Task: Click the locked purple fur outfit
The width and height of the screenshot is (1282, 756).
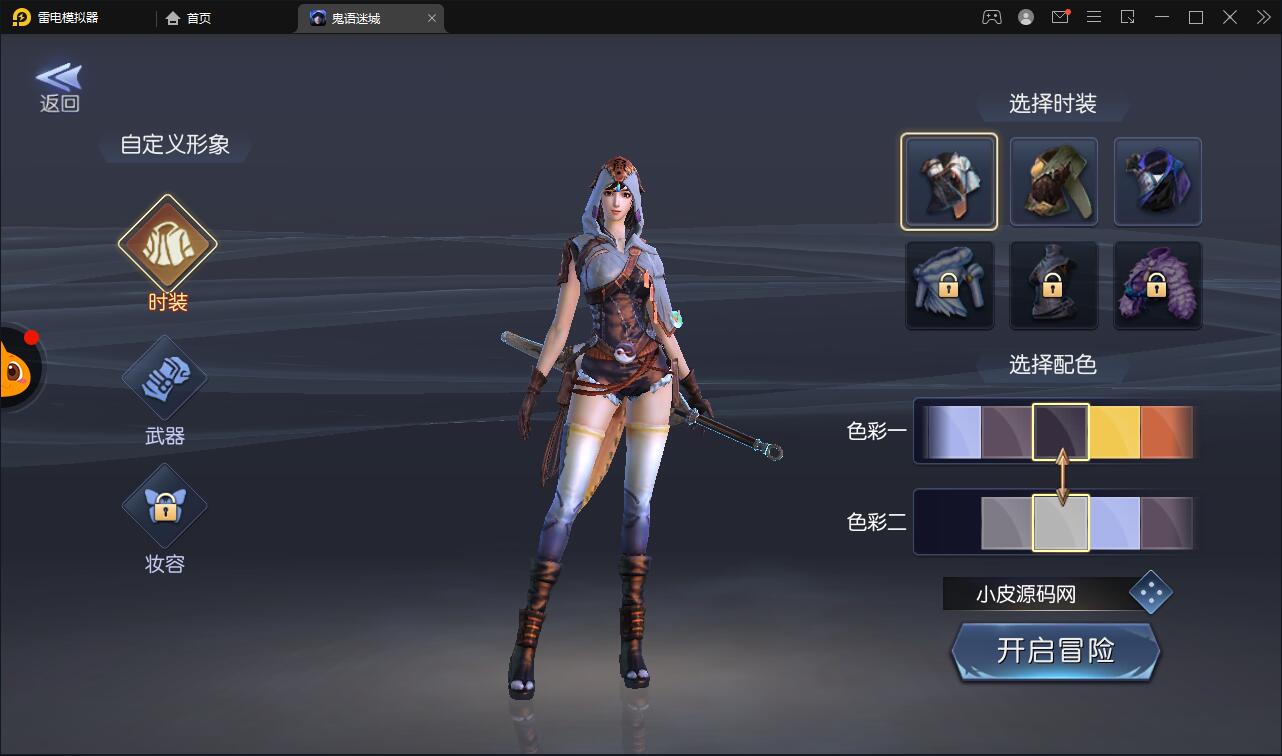Action: [x=1157, y=286]
